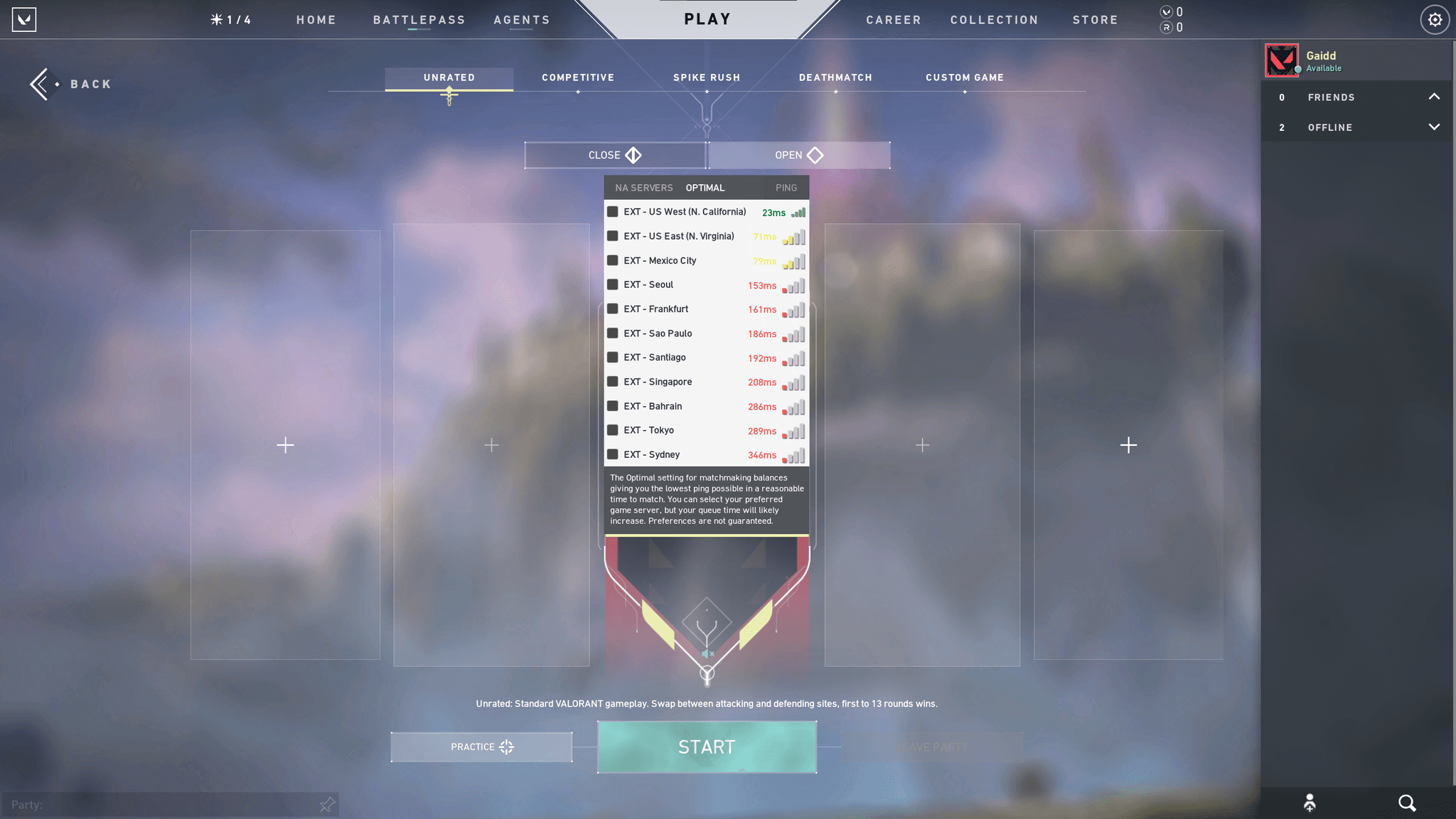1456x819 pixels.
Task: Open the COLLECTION menu
Action: coord(994,19)
